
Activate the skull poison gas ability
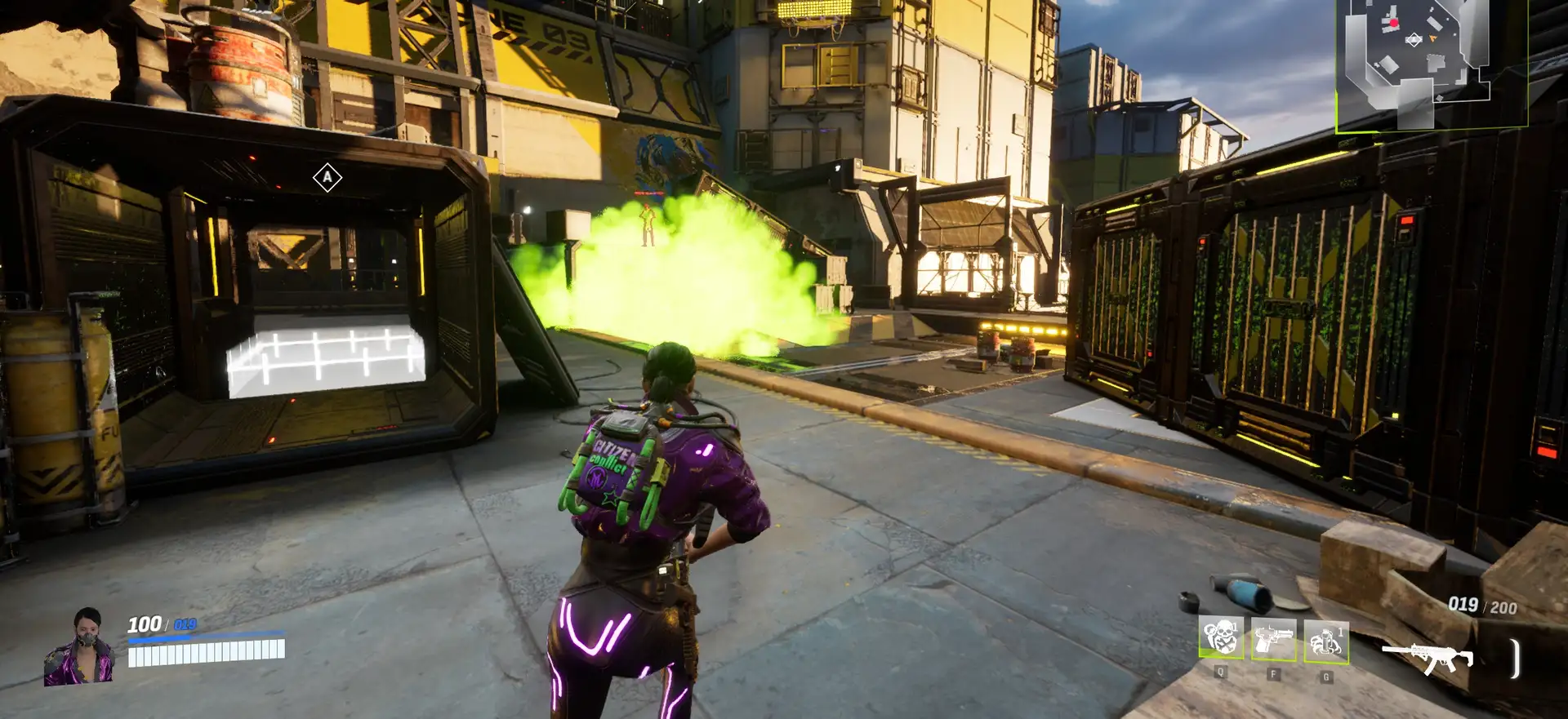click(x=1220, y=637)
